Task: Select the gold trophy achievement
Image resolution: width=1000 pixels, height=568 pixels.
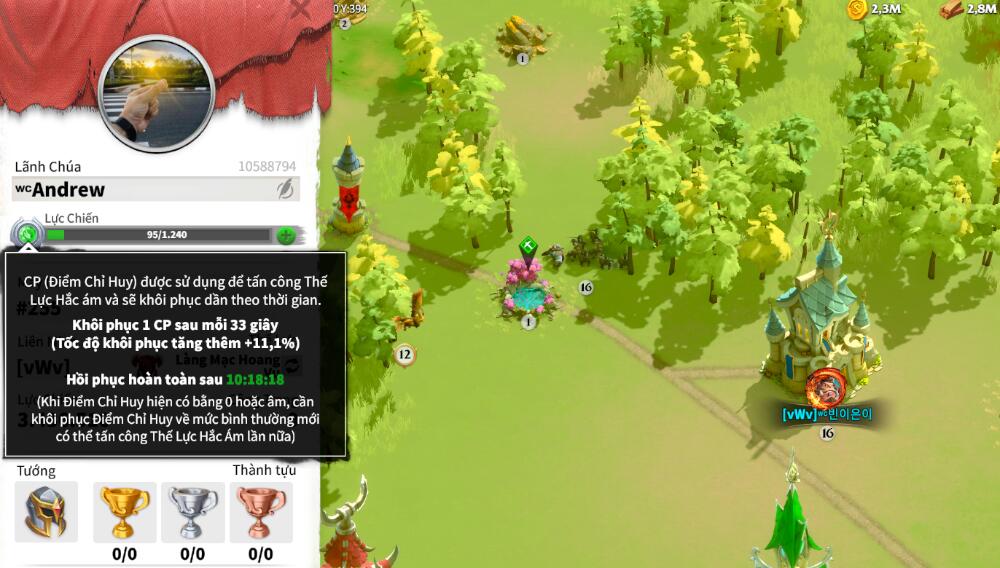Action: click(124, 511)
